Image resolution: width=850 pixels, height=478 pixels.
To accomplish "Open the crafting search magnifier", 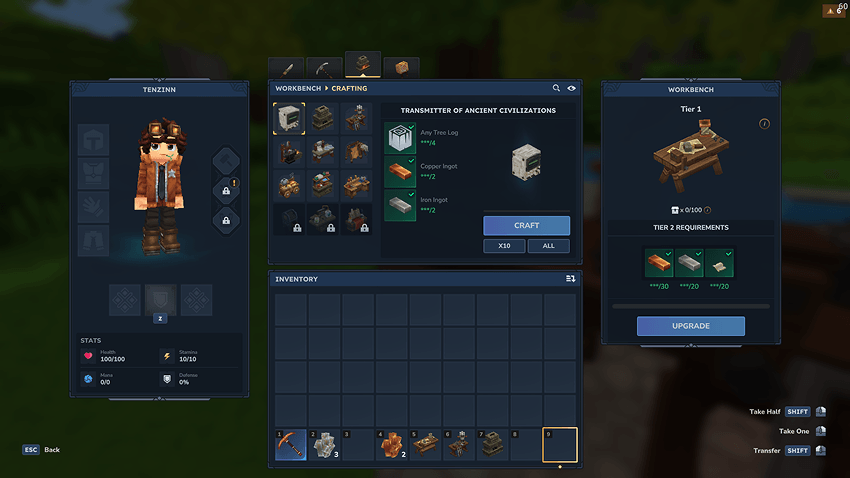I will pyautogui.click(x=557, y=88).
